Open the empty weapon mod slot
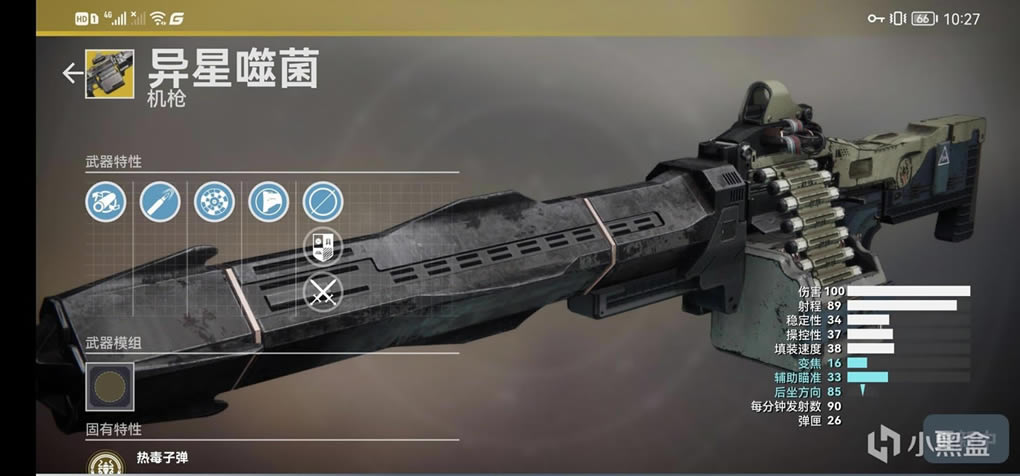Screen dimensions: 1020x476 point(109,386)
